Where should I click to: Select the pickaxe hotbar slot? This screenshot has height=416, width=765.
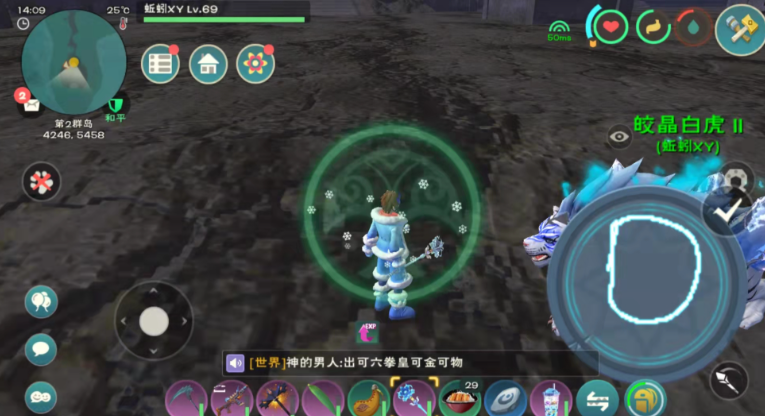click(x=276, y=400)
